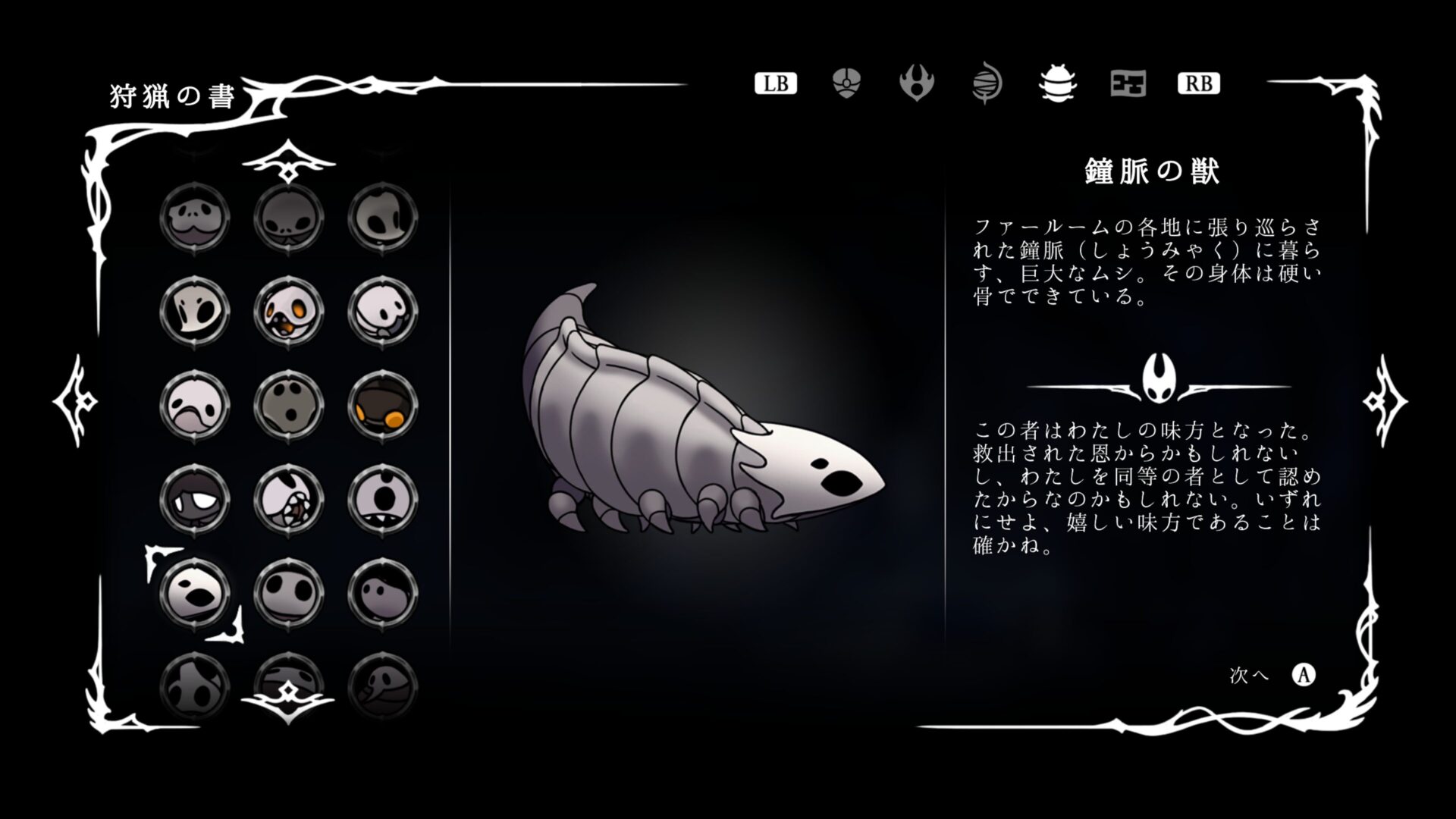Image resolution: width=1456 pixels, height=819 pixels.
Task: Open the silk spool inventory tab icon
Action: 987,83
